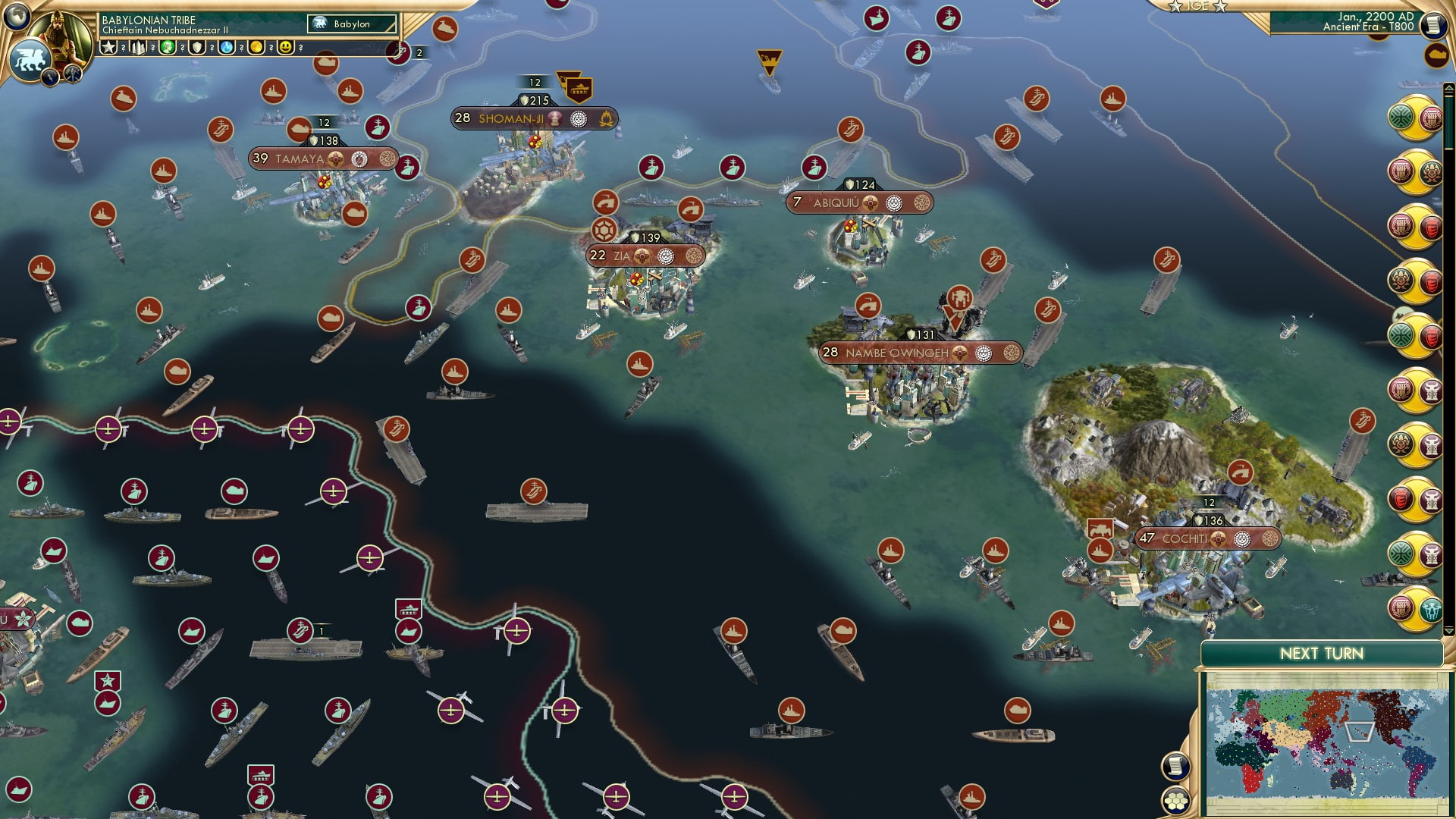1456x819 pixels.
Task: Click the science flask icon on top bar
Action: pyautogui.click(x=226, y=47)
